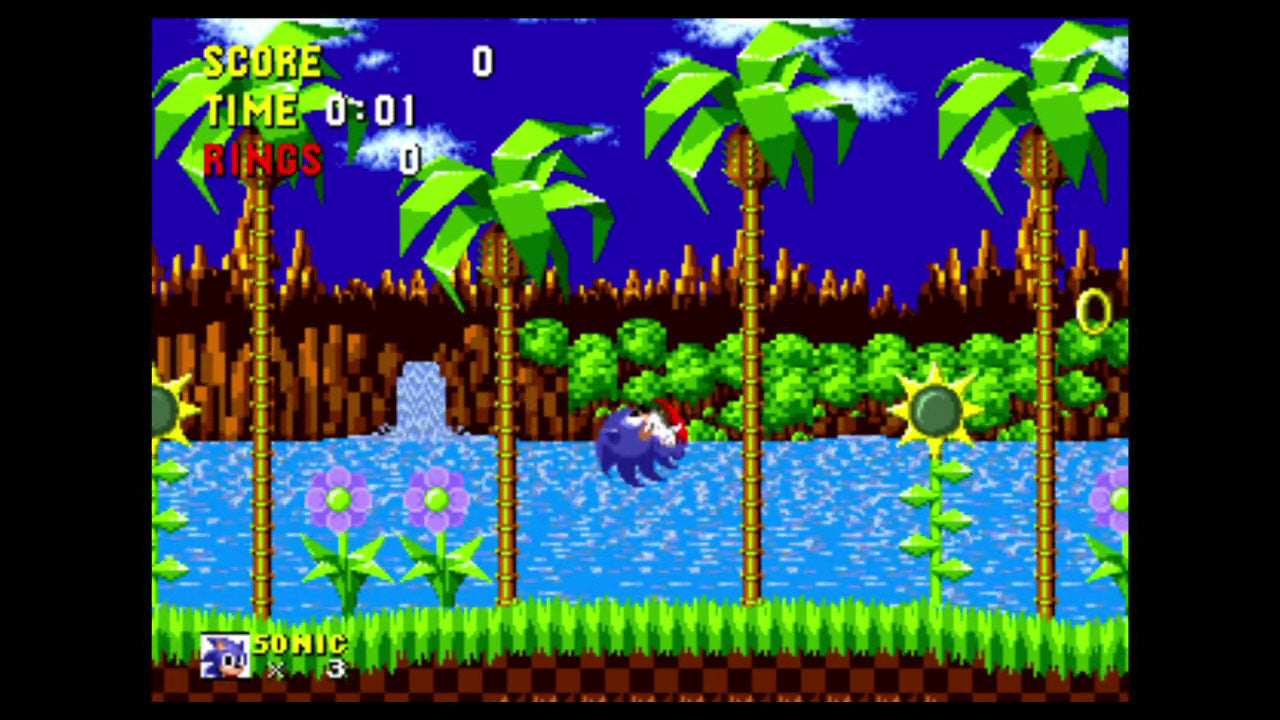Click Sonic's spinning ball sprite
Viewport: 1280px width, 720px height.
tap(640, 443)
